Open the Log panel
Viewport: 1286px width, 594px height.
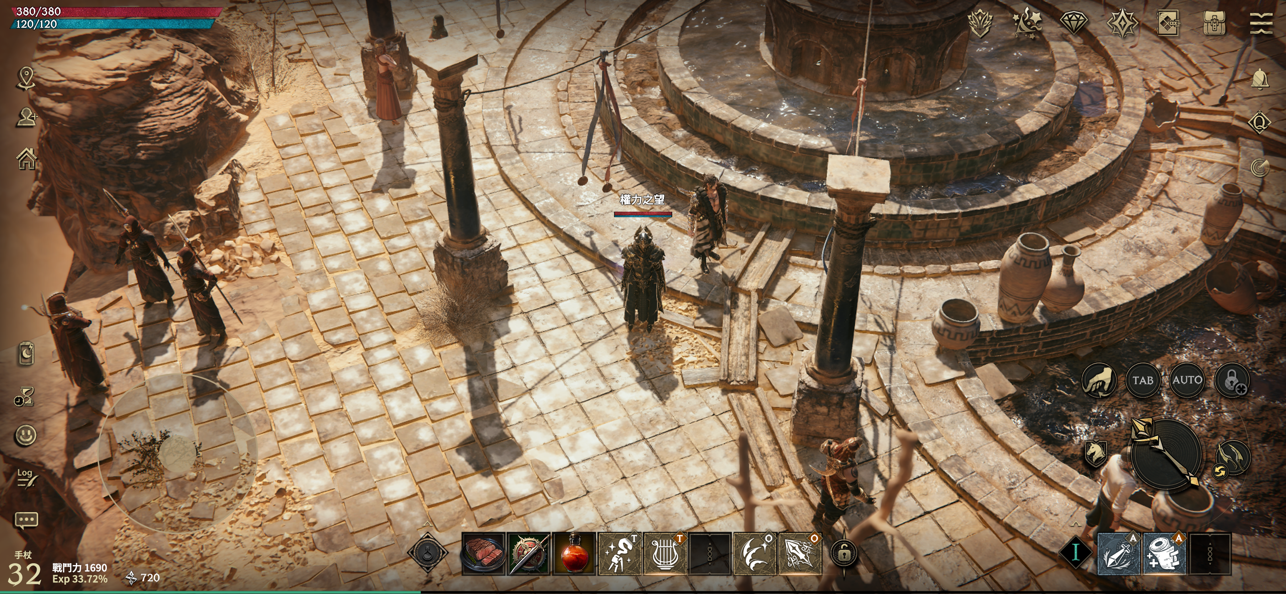coord(26,478)
